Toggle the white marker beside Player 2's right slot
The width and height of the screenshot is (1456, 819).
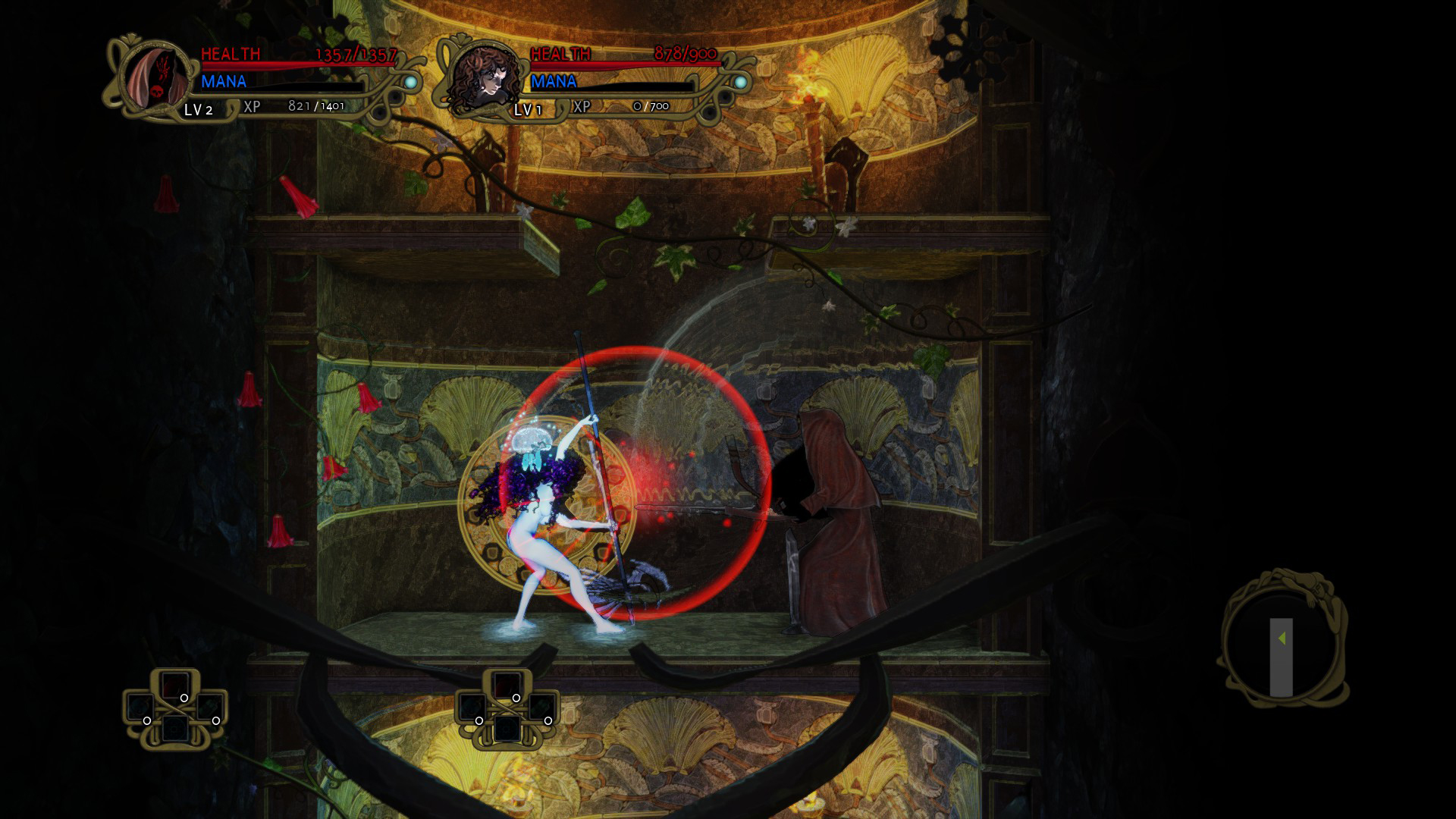pyautogui.click(x=549, y=720)
